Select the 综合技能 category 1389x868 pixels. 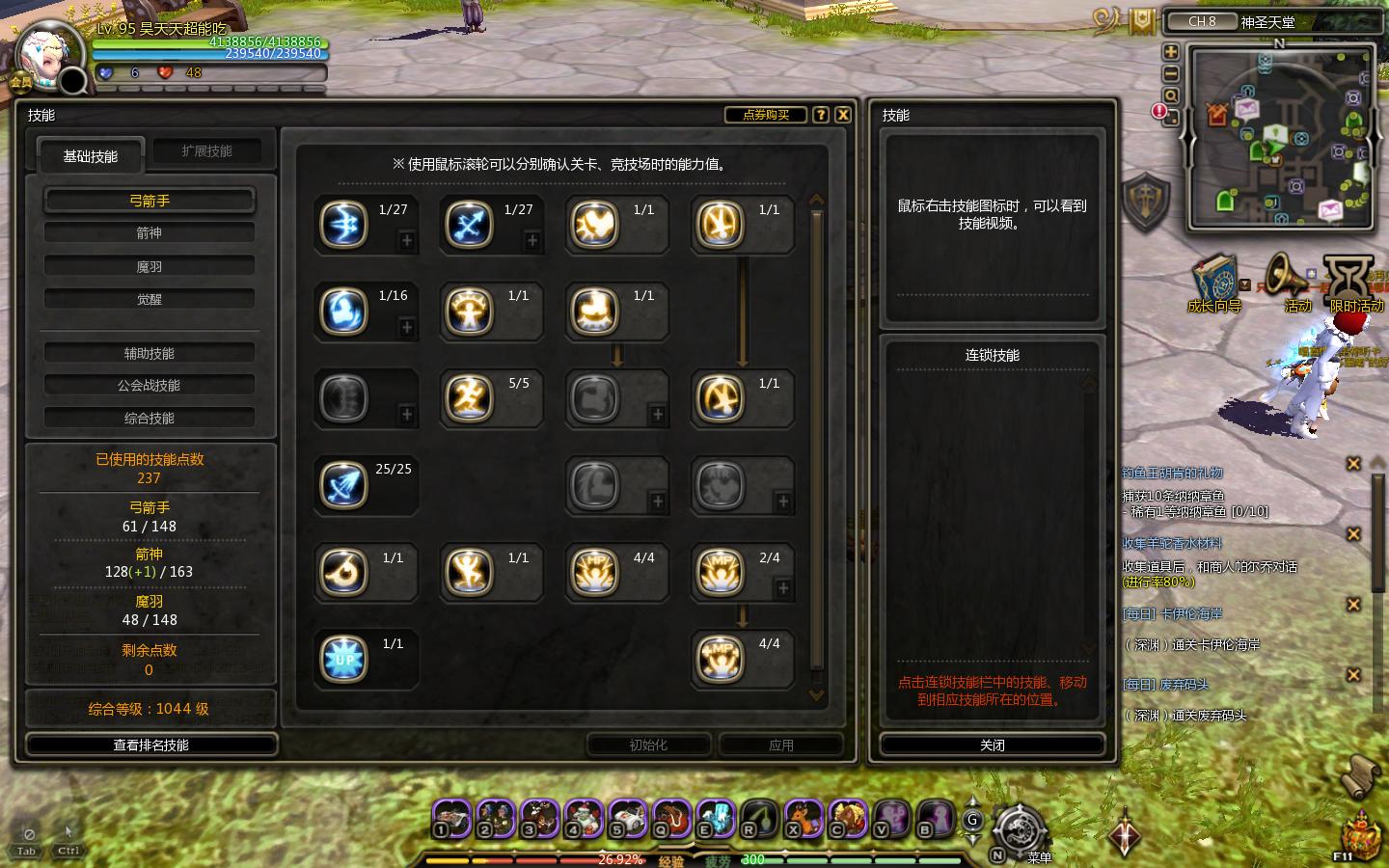pyautogui.click(x=150, y=419)
